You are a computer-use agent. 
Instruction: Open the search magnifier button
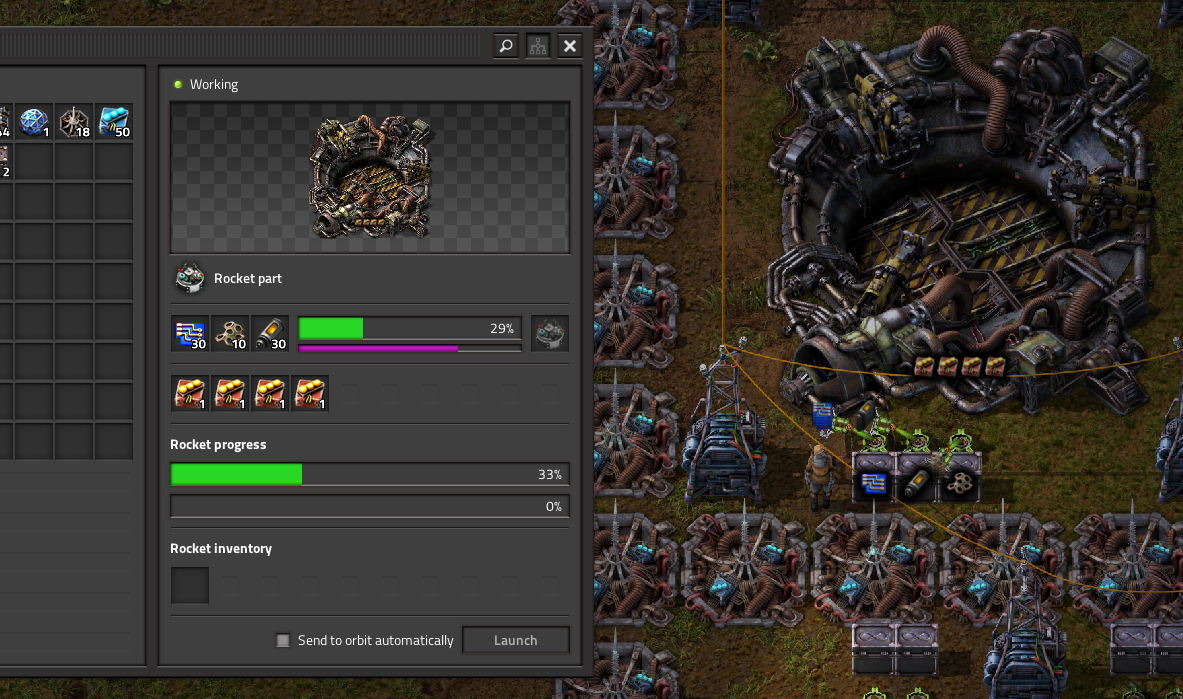click(x=506, y=46)
